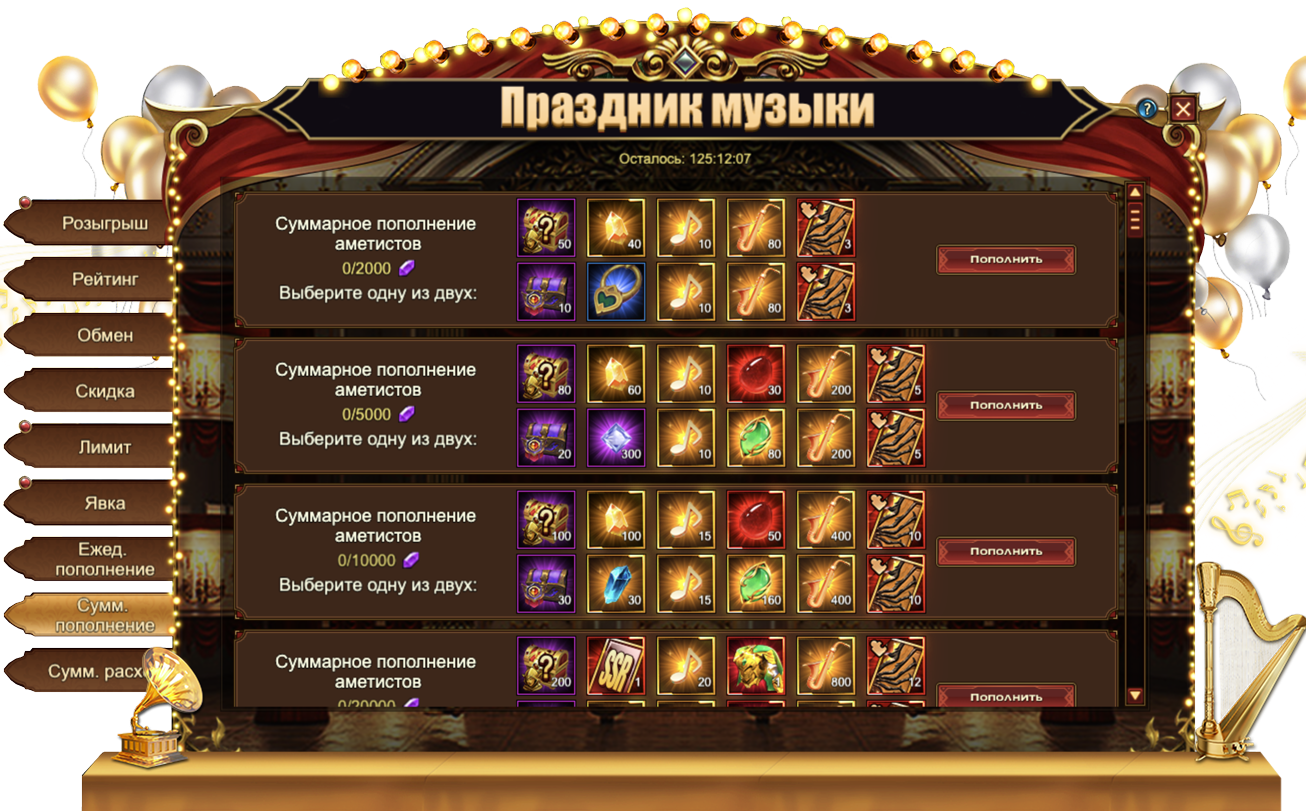Open the help question mark button

[1147, 108]
